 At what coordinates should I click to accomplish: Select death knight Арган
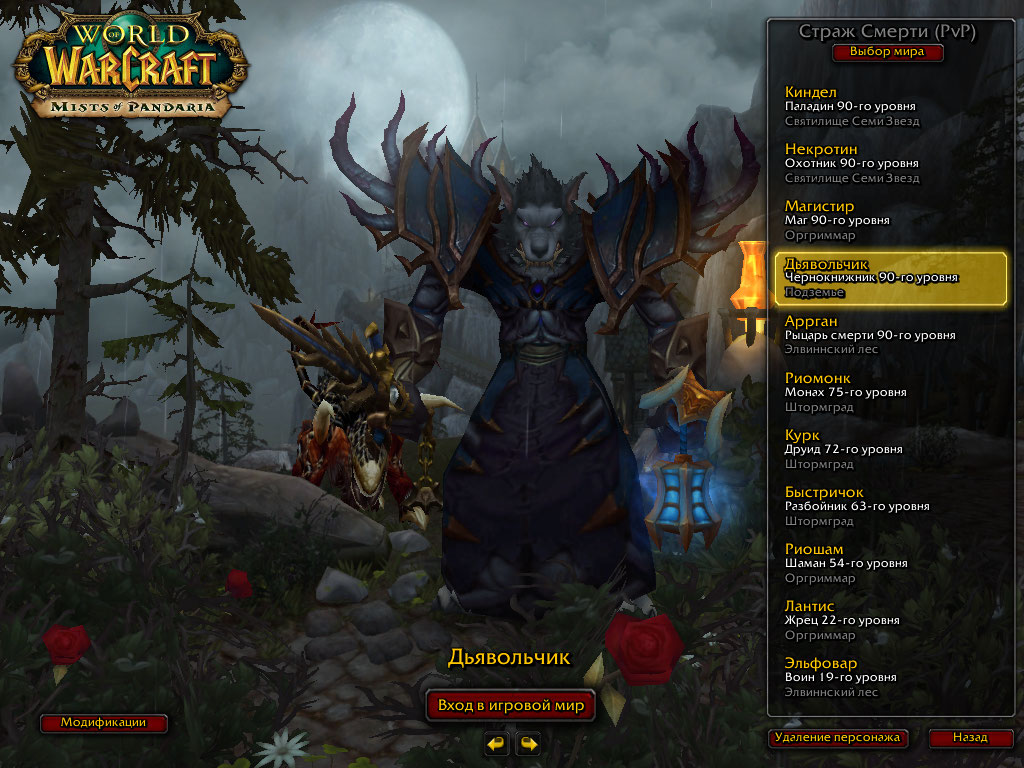(x=889, y=335)
